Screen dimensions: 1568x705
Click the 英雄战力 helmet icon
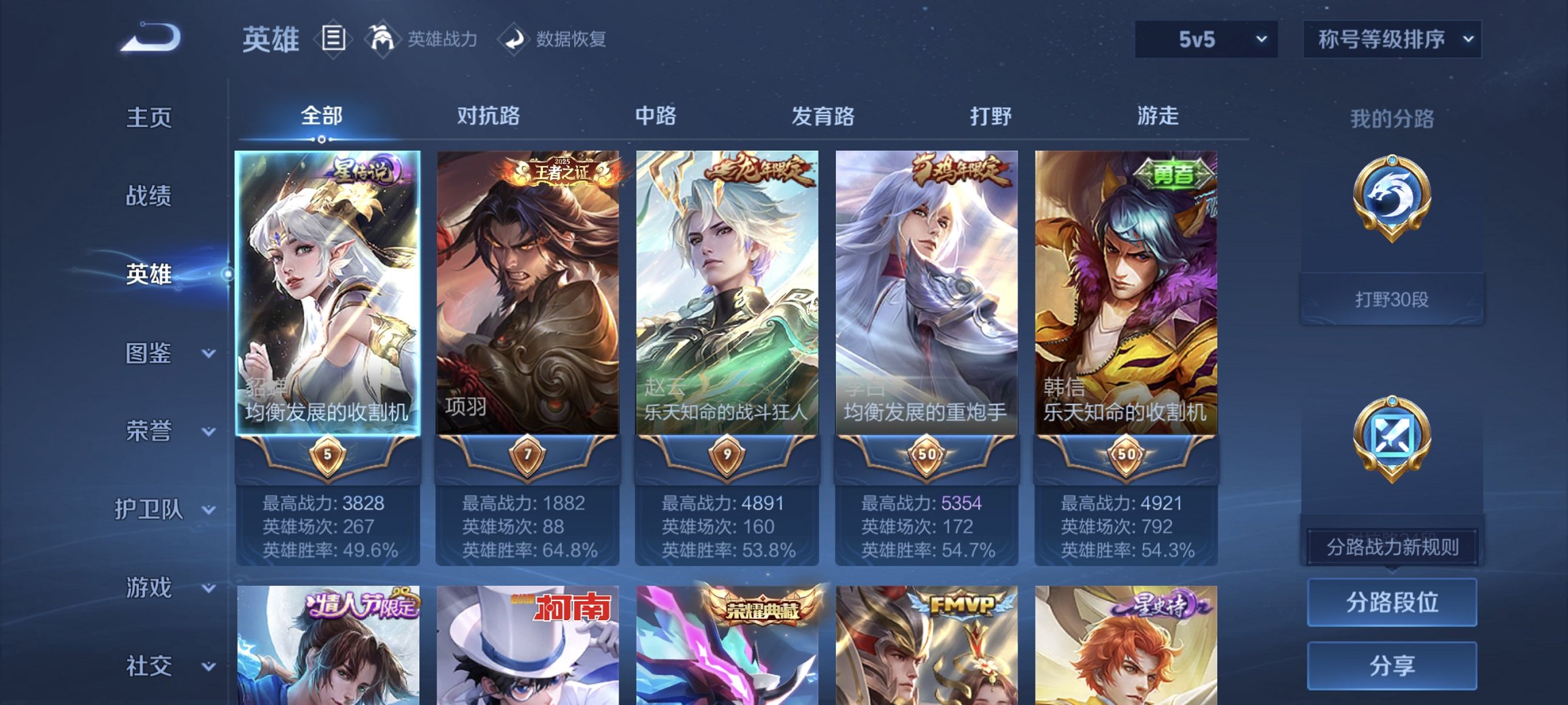click(x=383, y=39)
